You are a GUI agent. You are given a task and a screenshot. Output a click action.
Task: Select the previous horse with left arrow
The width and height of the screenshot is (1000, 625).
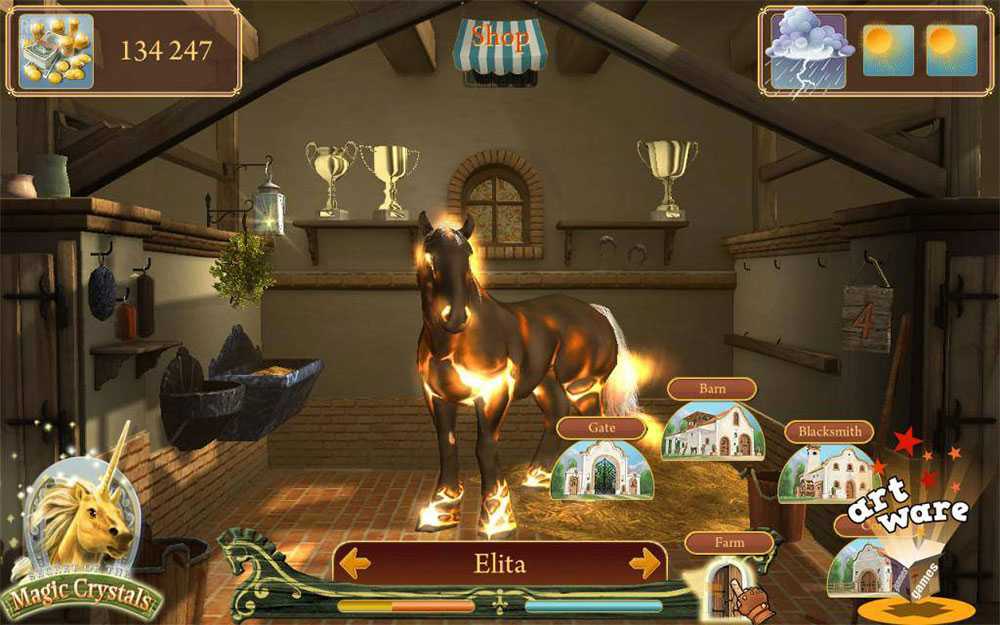pos(355,564)
